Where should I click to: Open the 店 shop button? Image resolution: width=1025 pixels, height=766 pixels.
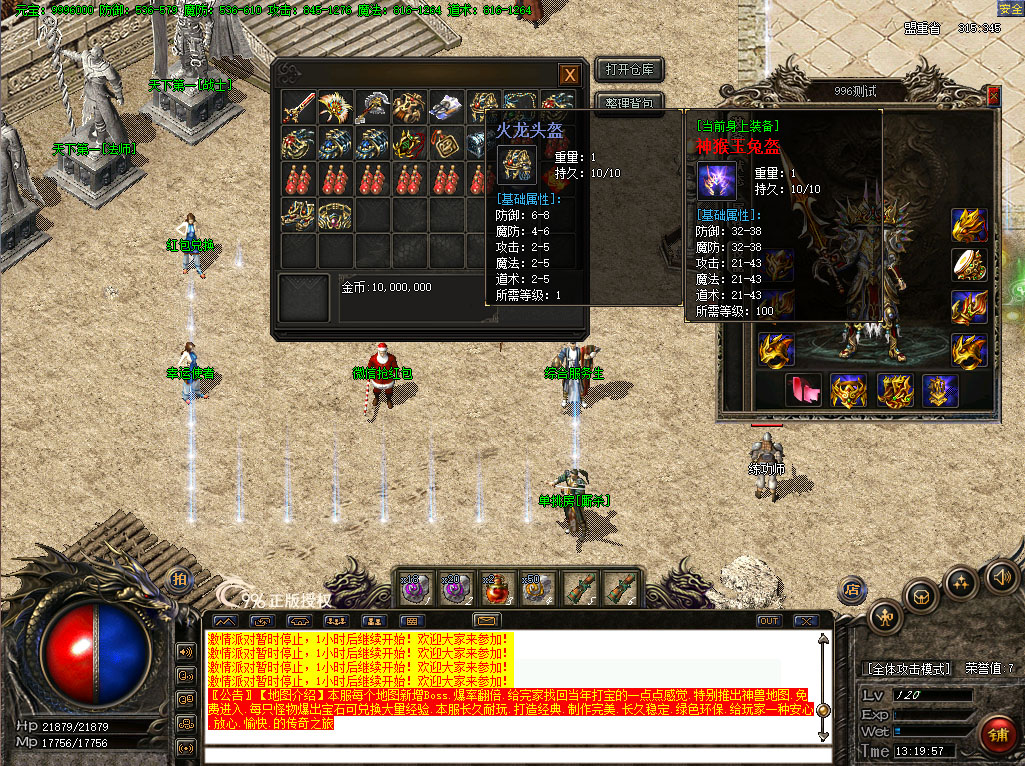(x=852, y=589)
